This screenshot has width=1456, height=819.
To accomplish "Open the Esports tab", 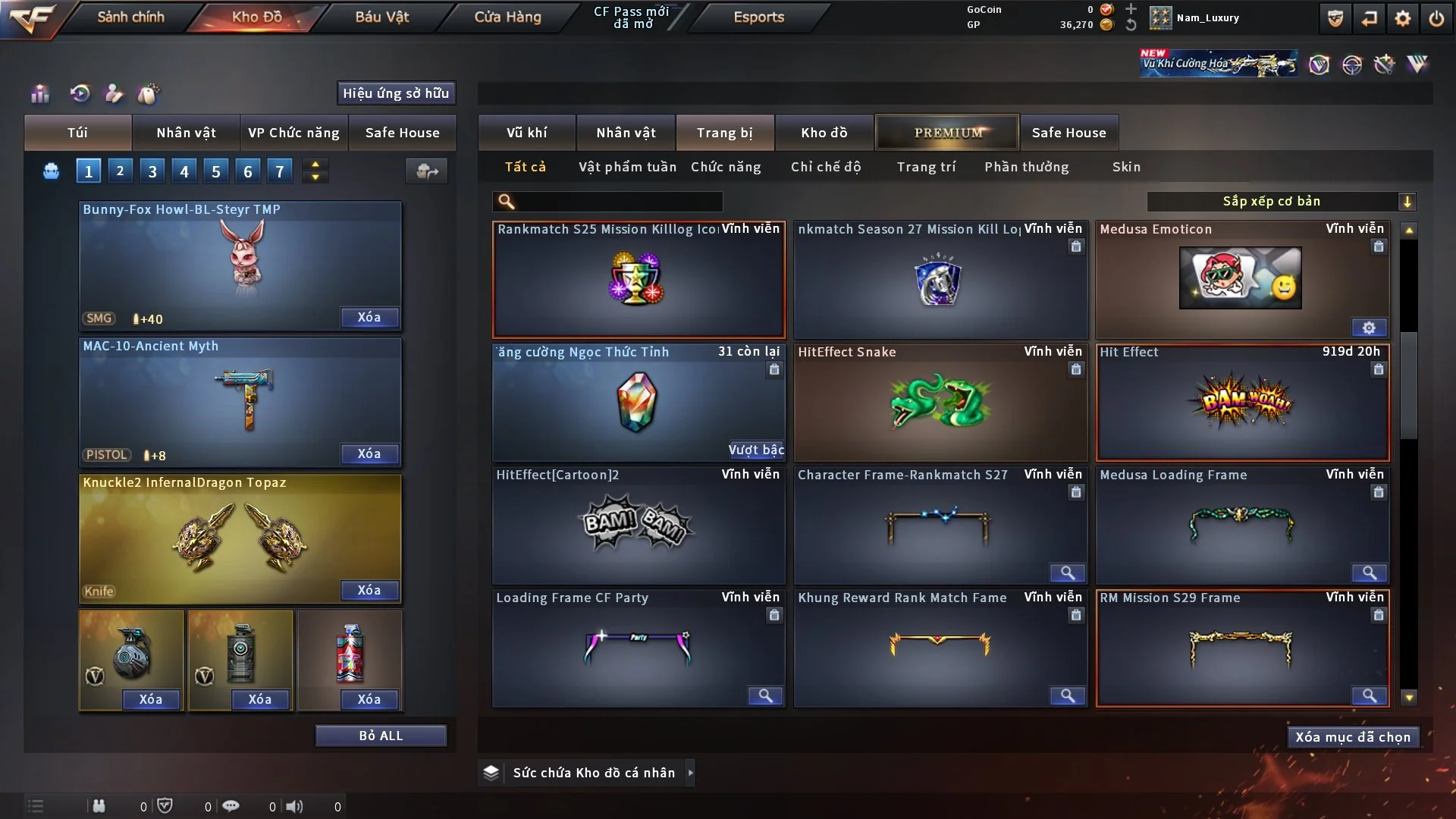I will (x=758, y=17).
